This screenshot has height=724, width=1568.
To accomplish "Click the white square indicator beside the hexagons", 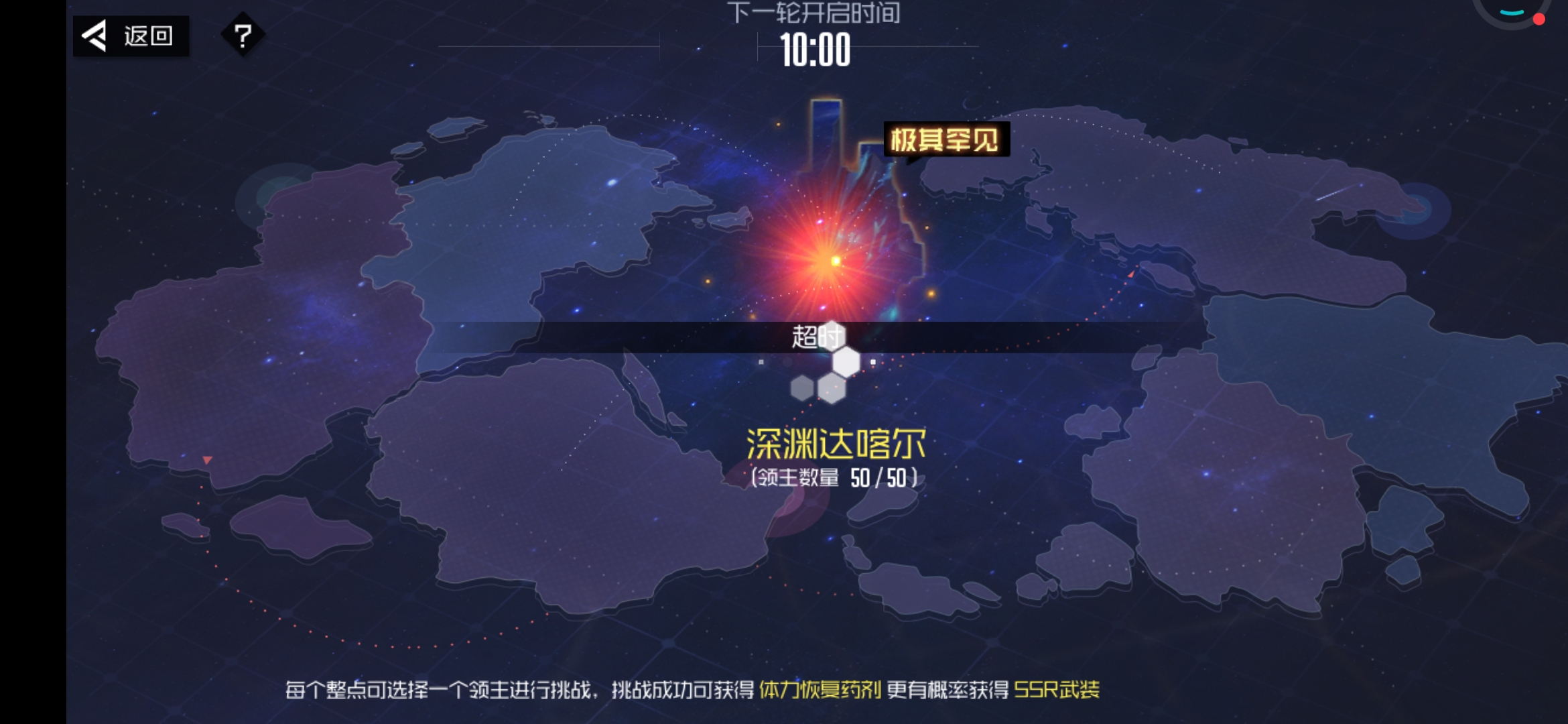I will (872, 362).
